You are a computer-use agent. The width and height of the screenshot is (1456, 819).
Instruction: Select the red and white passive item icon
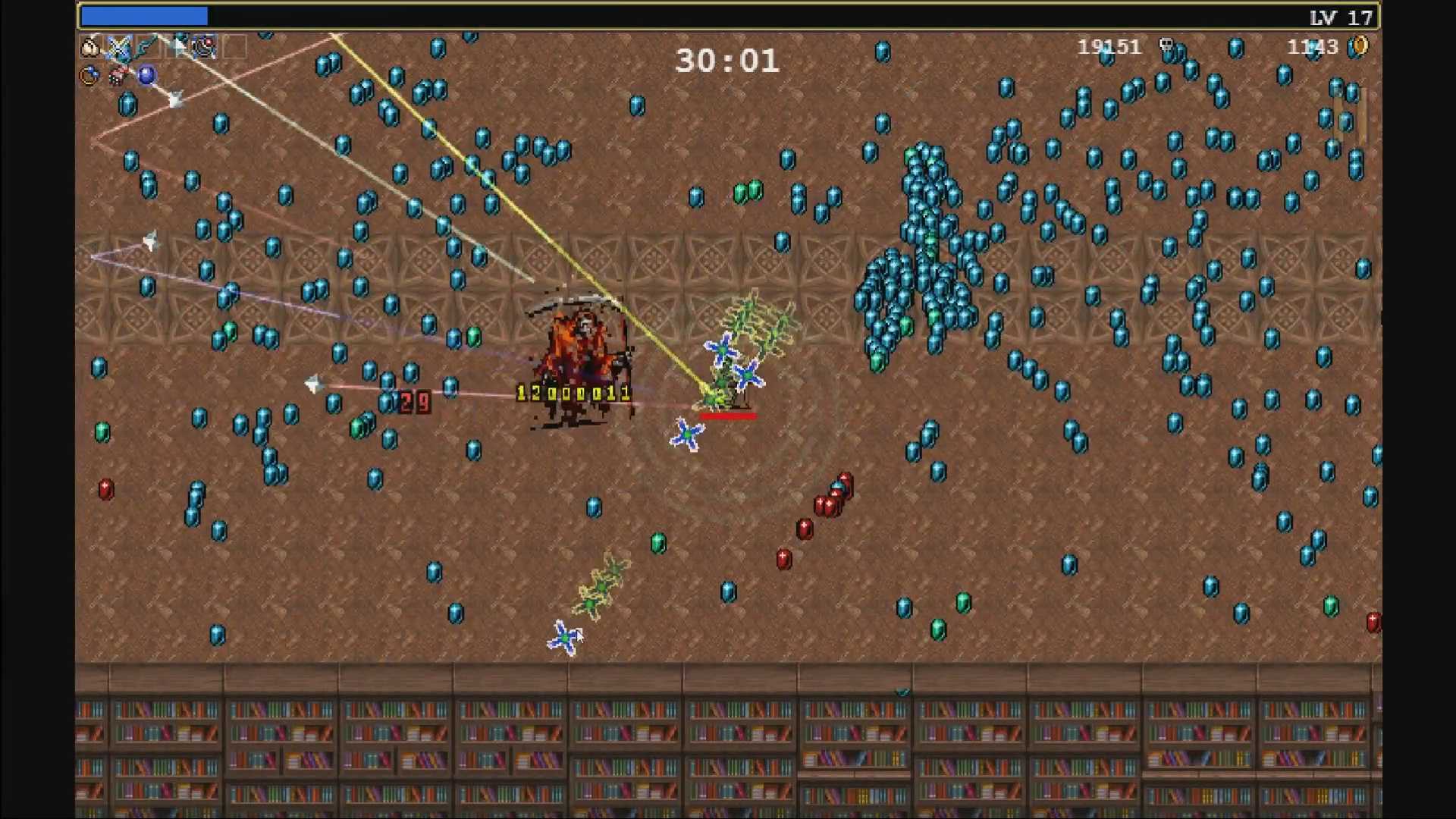point(118,75)
